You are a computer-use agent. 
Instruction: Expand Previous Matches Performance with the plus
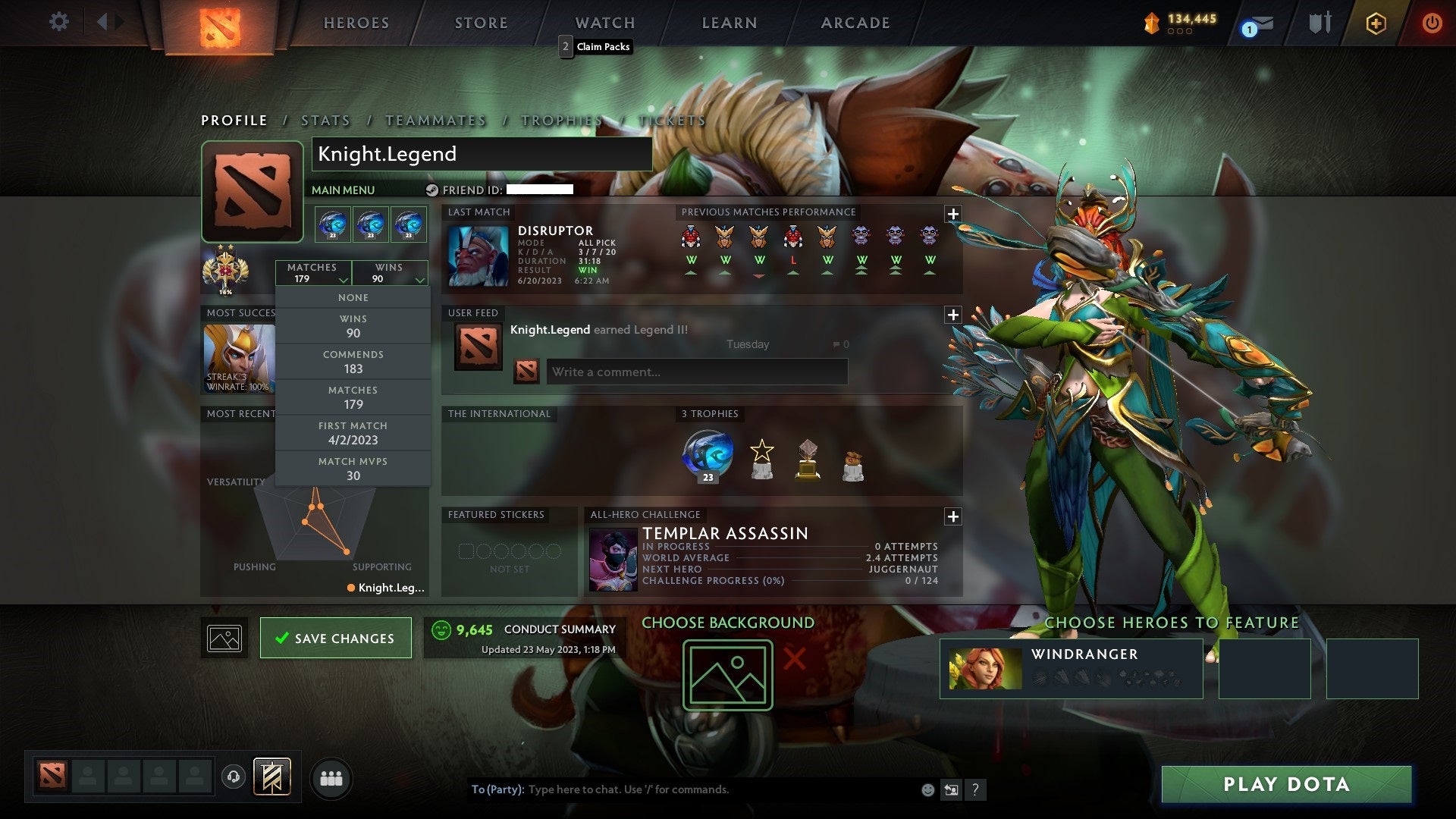pyautogui.click(x=953, y=214)
